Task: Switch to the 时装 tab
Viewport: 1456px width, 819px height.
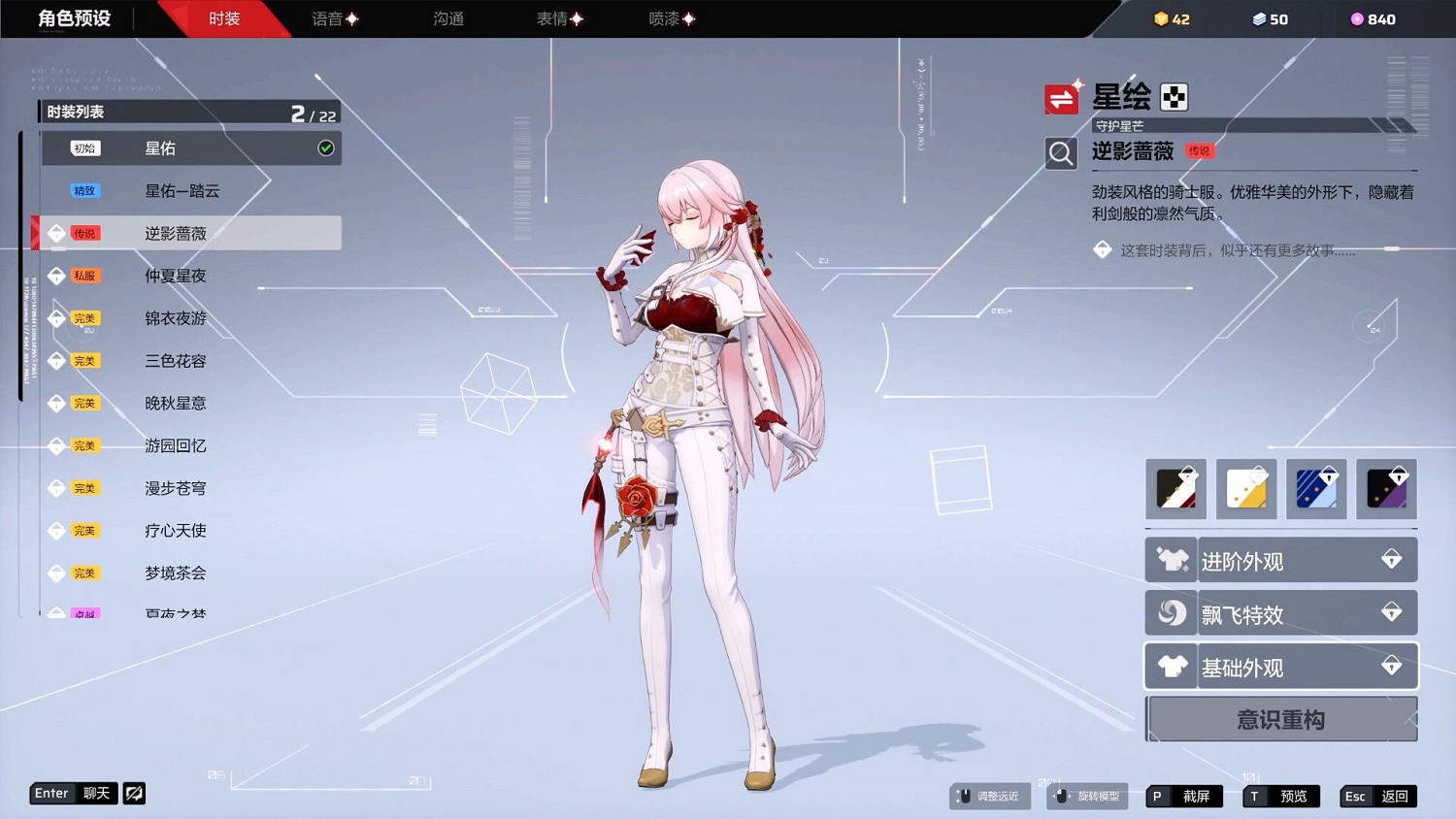Action: coord(225,18)
